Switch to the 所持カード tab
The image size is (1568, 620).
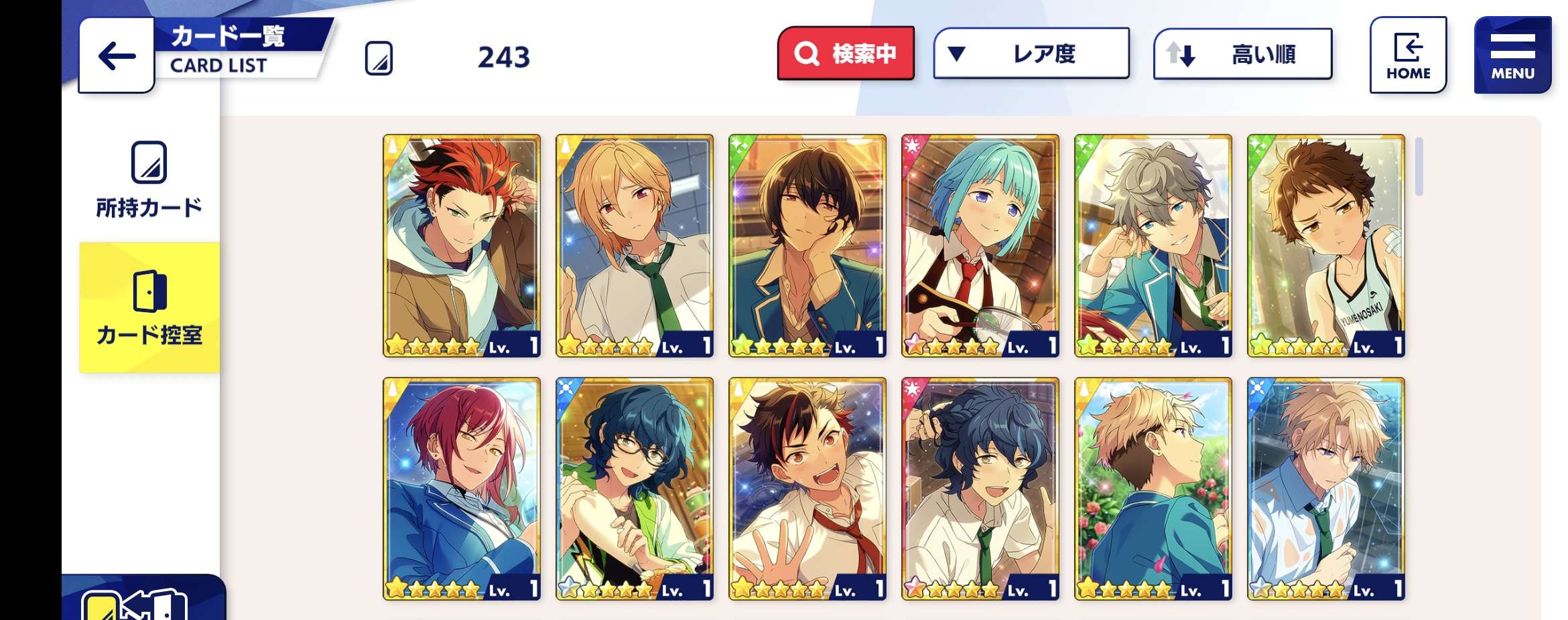pyautogui.click(x=149, y=179)
